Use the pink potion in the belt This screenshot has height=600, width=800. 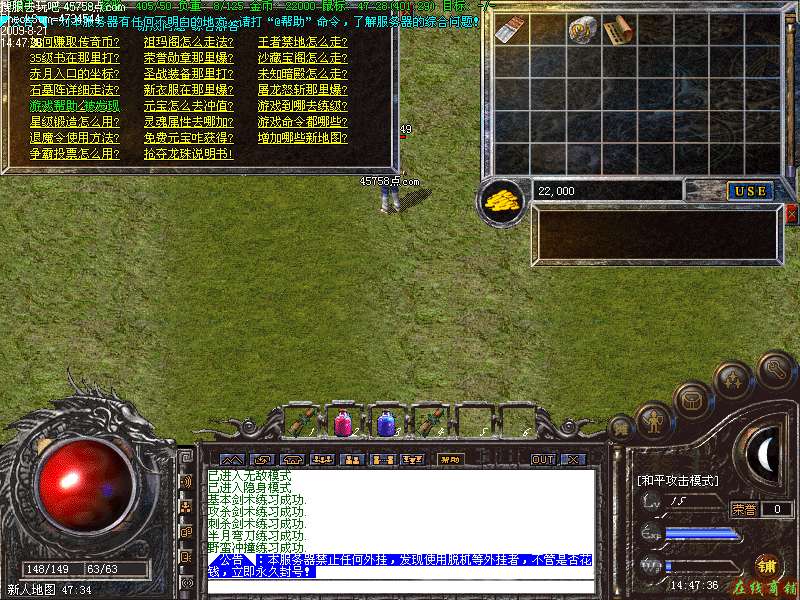click(342, 423)
